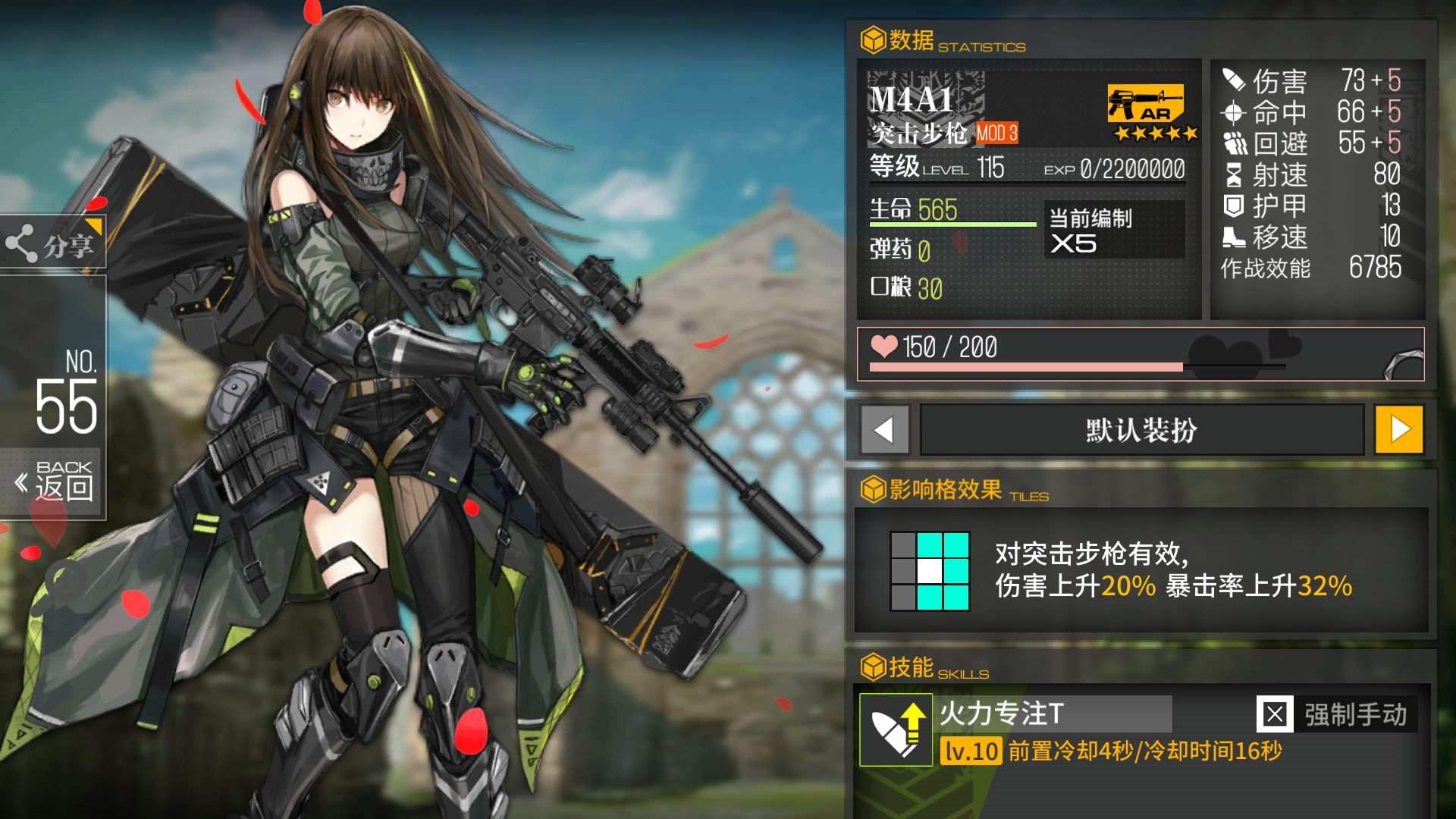Toggle the 强制手动 forced manual checkbox
This screenshot has width=1456, height=819.
1276,714
